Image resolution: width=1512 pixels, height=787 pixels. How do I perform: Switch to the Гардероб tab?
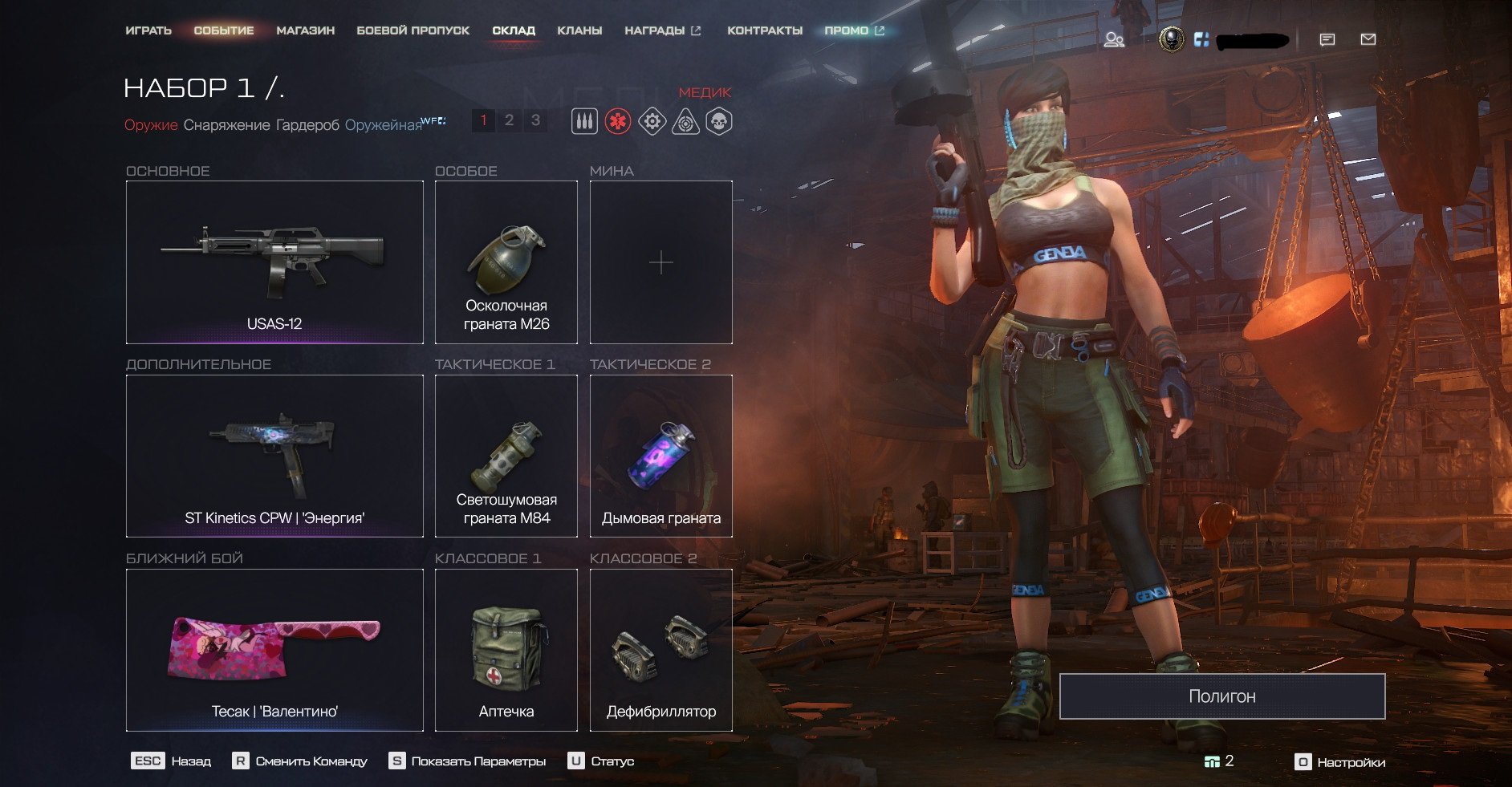click(x=307, y=125)
